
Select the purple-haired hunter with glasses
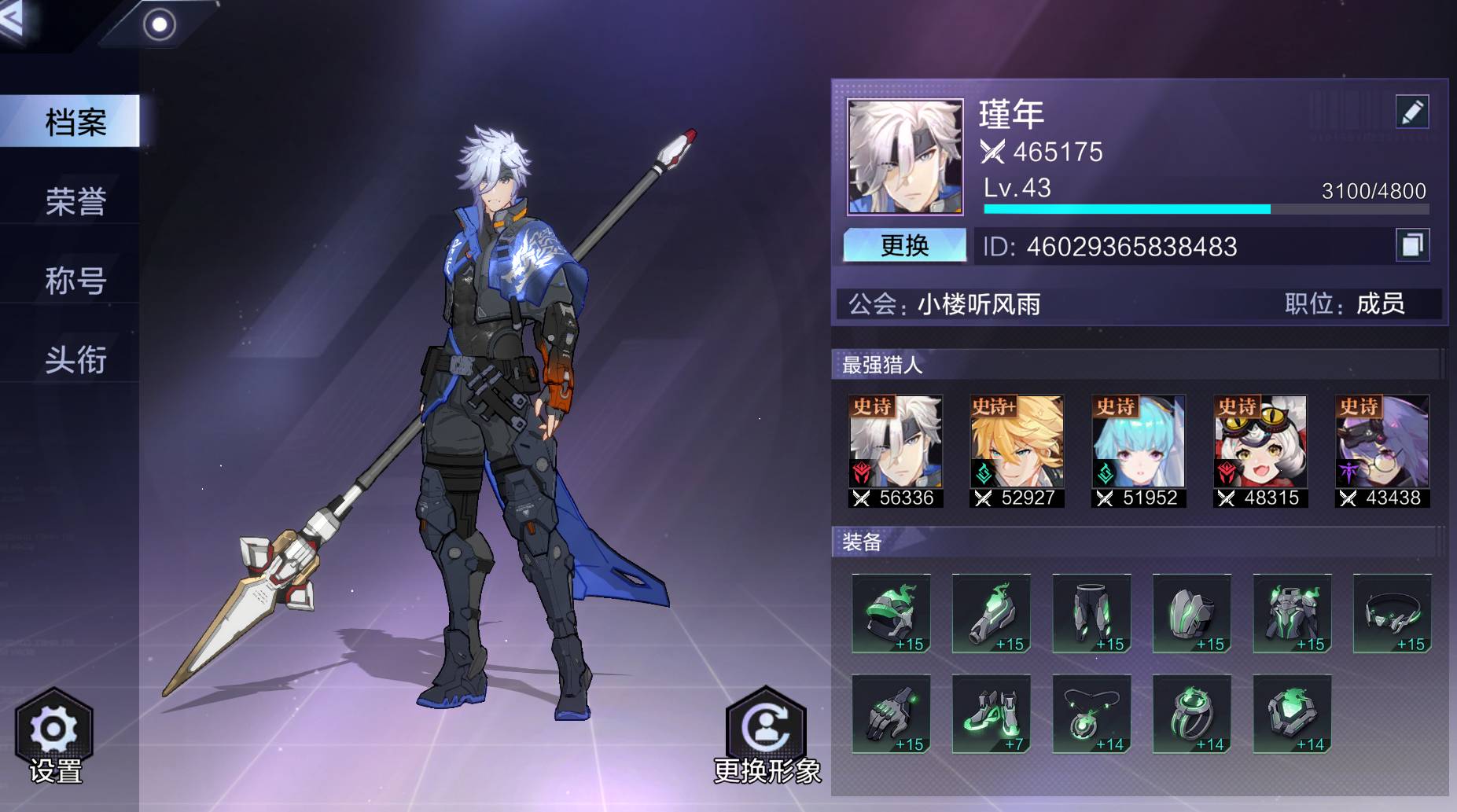(1382, 450)
